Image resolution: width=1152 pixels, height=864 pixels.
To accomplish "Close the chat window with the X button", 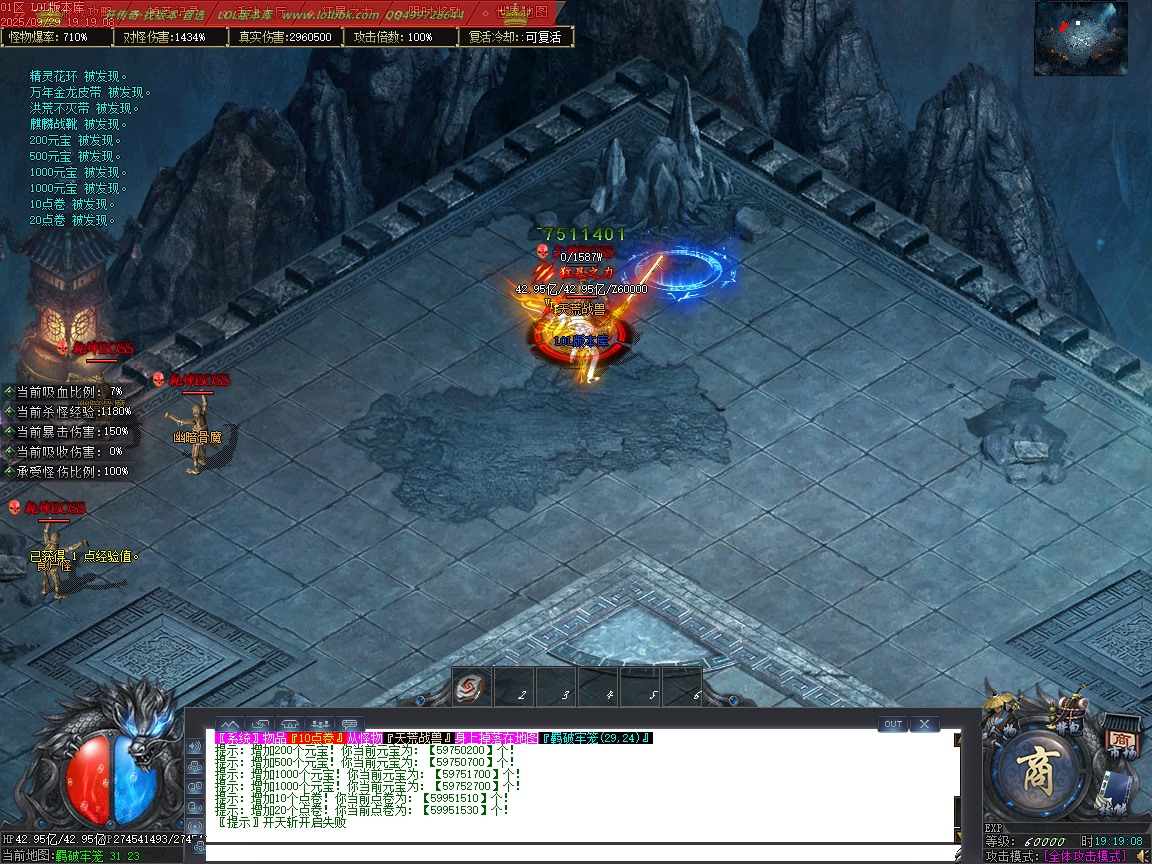I will click(x=924, y=724).
